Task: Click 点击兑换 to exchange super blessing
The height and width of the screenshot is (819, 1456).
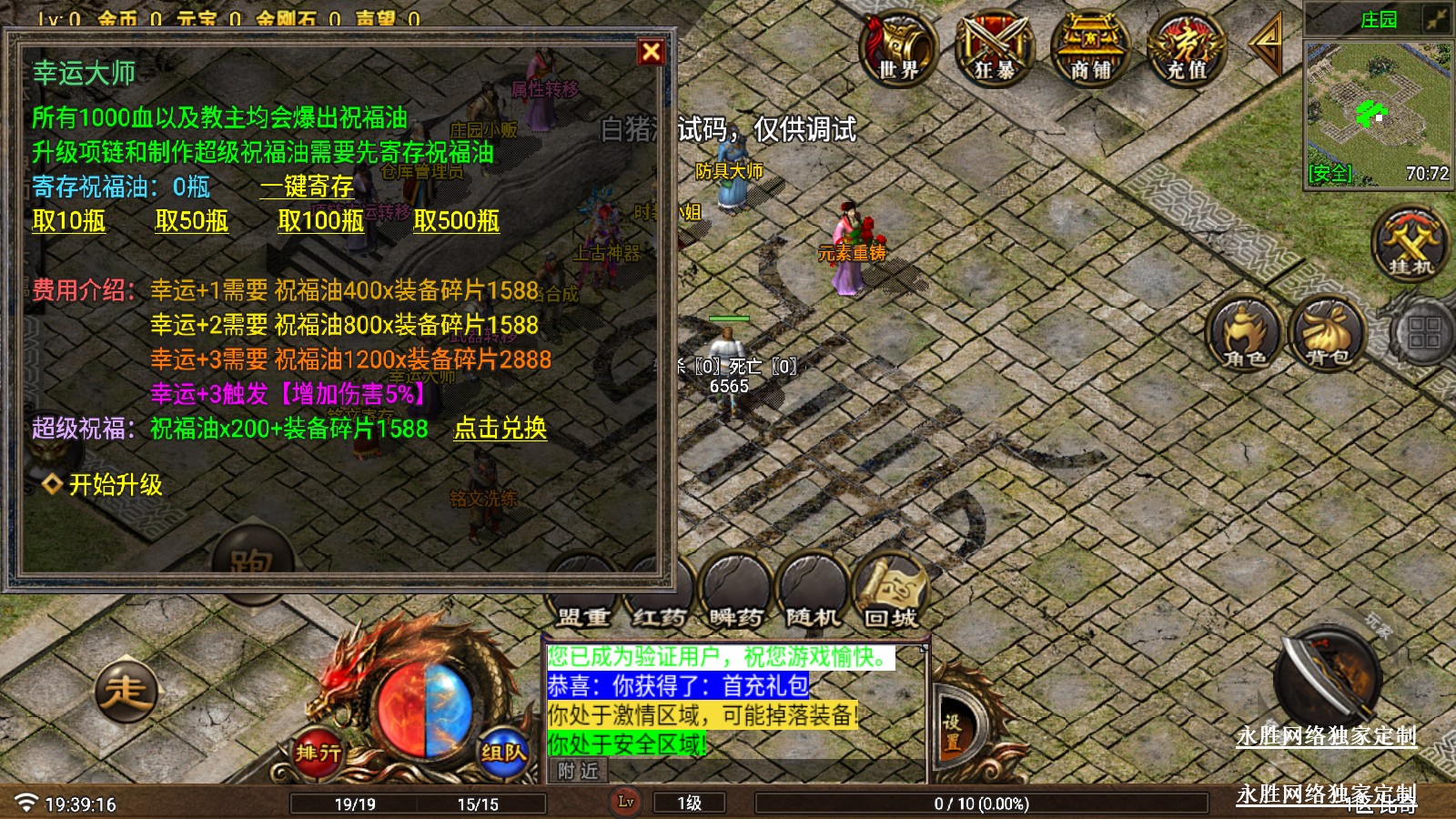Action: pos(500,429)
